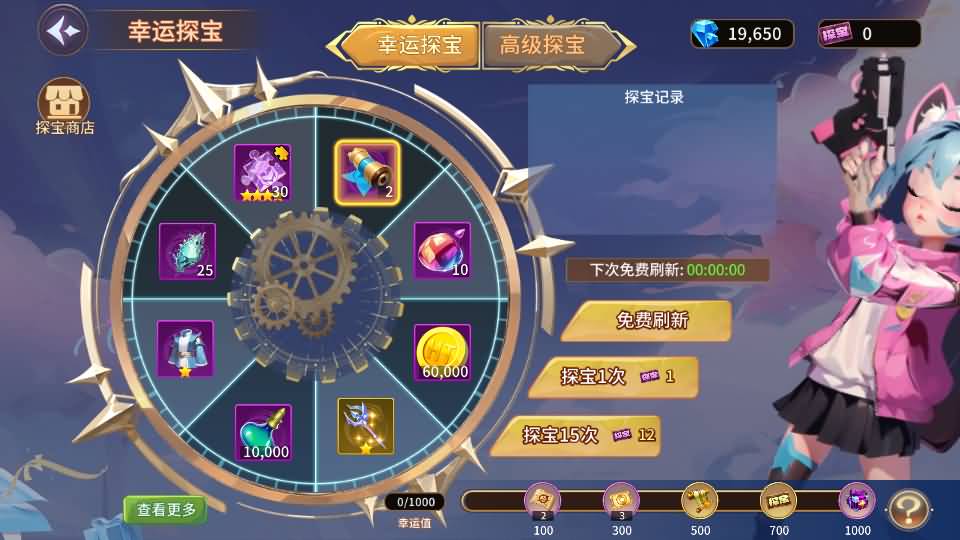Select the green potion reward with 10,000
This screenshot has height=540, width=960.
coord(263,432)
